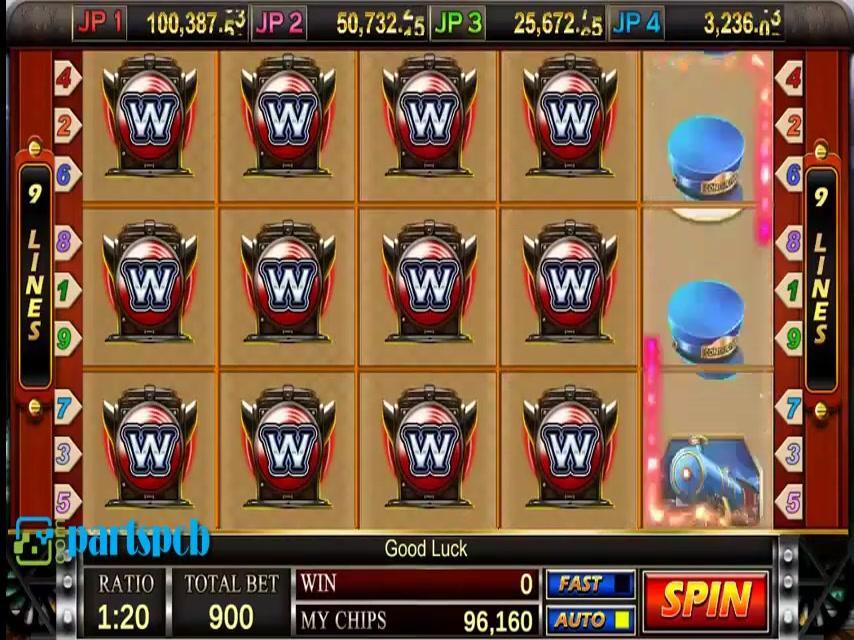Hit the red SPIN button
The width and height of the screenshot is (854, 640).
[x=706, y=600]
